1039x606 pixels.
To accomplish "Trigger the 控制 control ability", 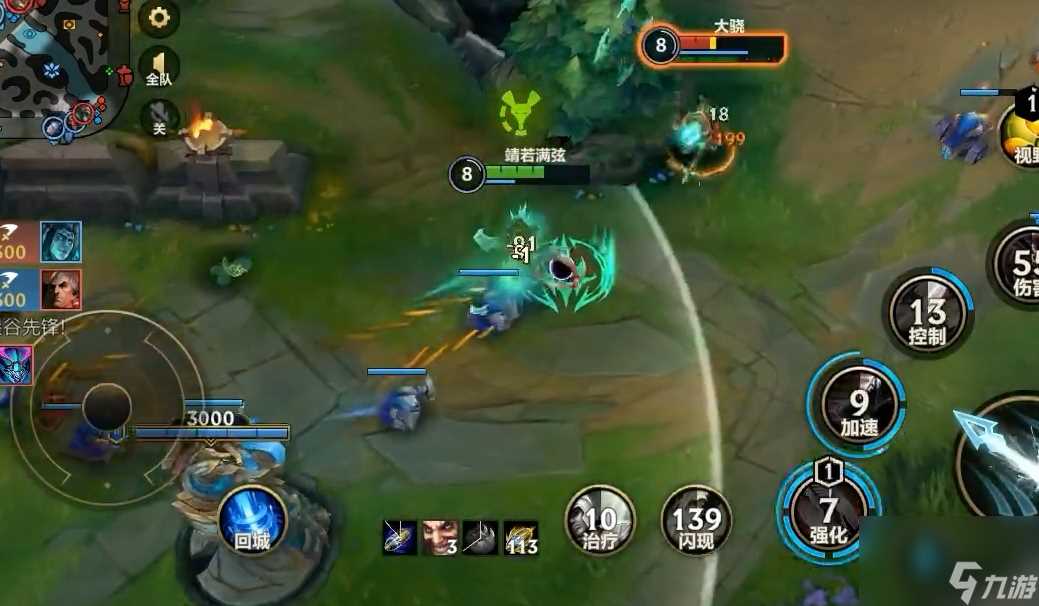I will 927,314.
